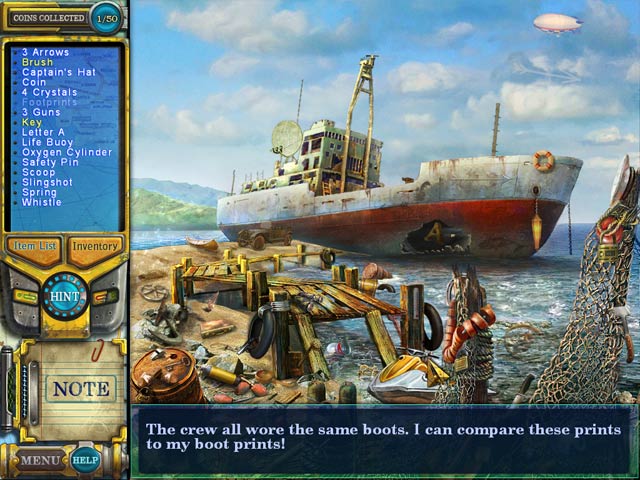Select the Key entry in the list
Viewport: 640px width, 480px height.
pyautogui.click(x=32, y=122)
